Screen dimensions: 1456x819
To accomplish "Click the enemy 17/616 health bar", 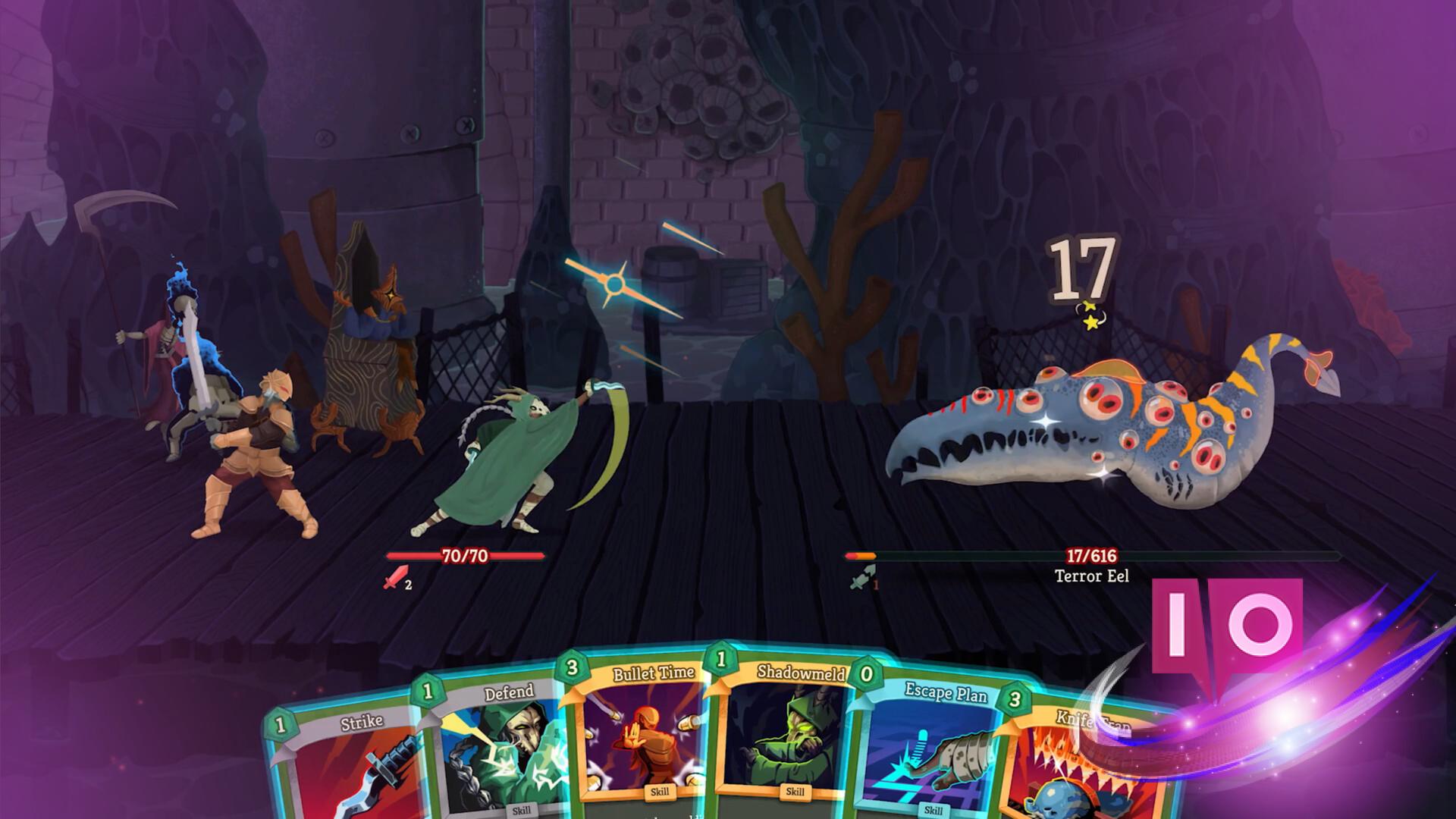I will [x=1092, y=556].
